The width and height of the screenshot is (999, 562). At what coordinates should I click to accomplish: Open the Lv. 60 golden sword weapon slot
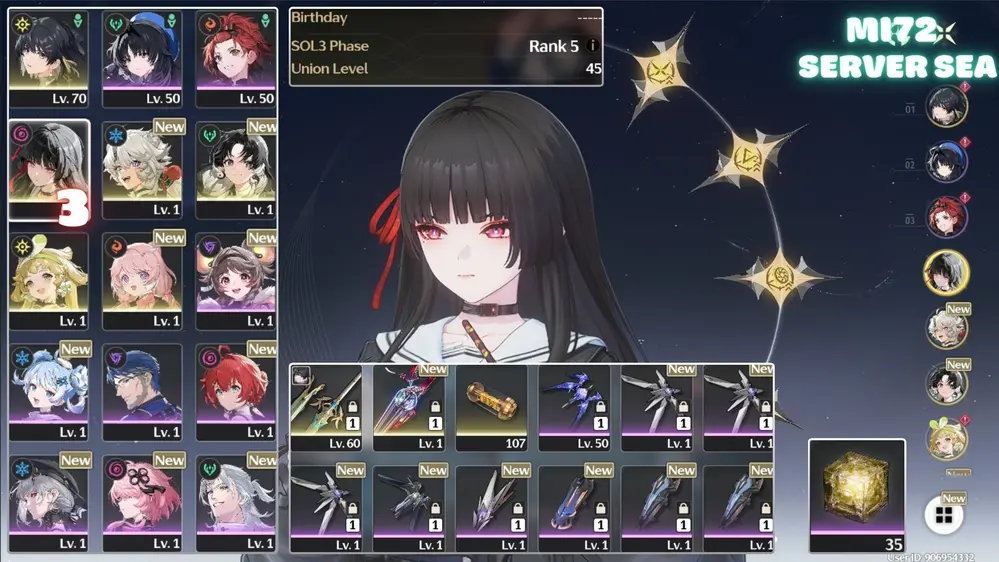[x=326, y=407]
